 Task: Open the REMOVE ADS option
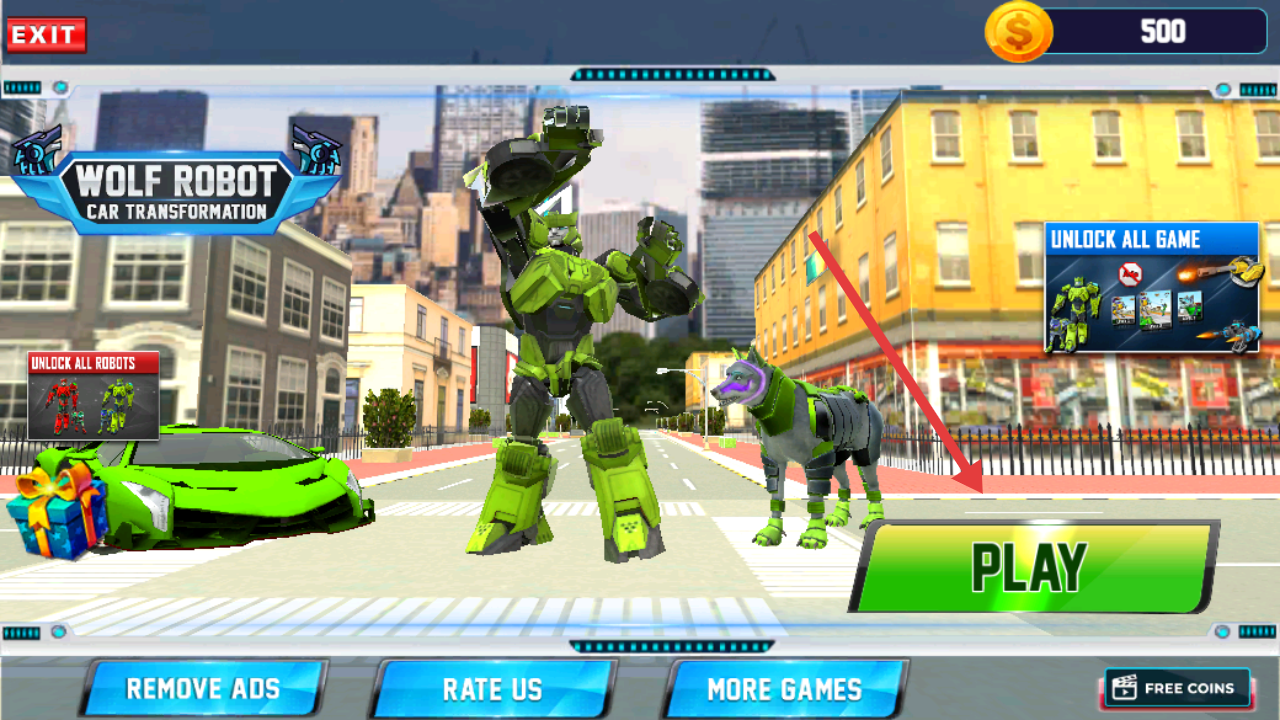tap(203, 688)
